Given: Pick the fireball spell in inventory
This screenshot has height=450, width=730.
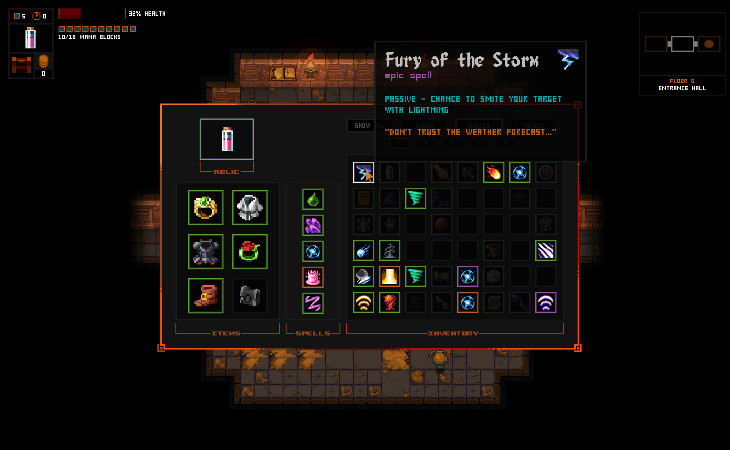Looking at the screenshot, I should click(493, 173).
